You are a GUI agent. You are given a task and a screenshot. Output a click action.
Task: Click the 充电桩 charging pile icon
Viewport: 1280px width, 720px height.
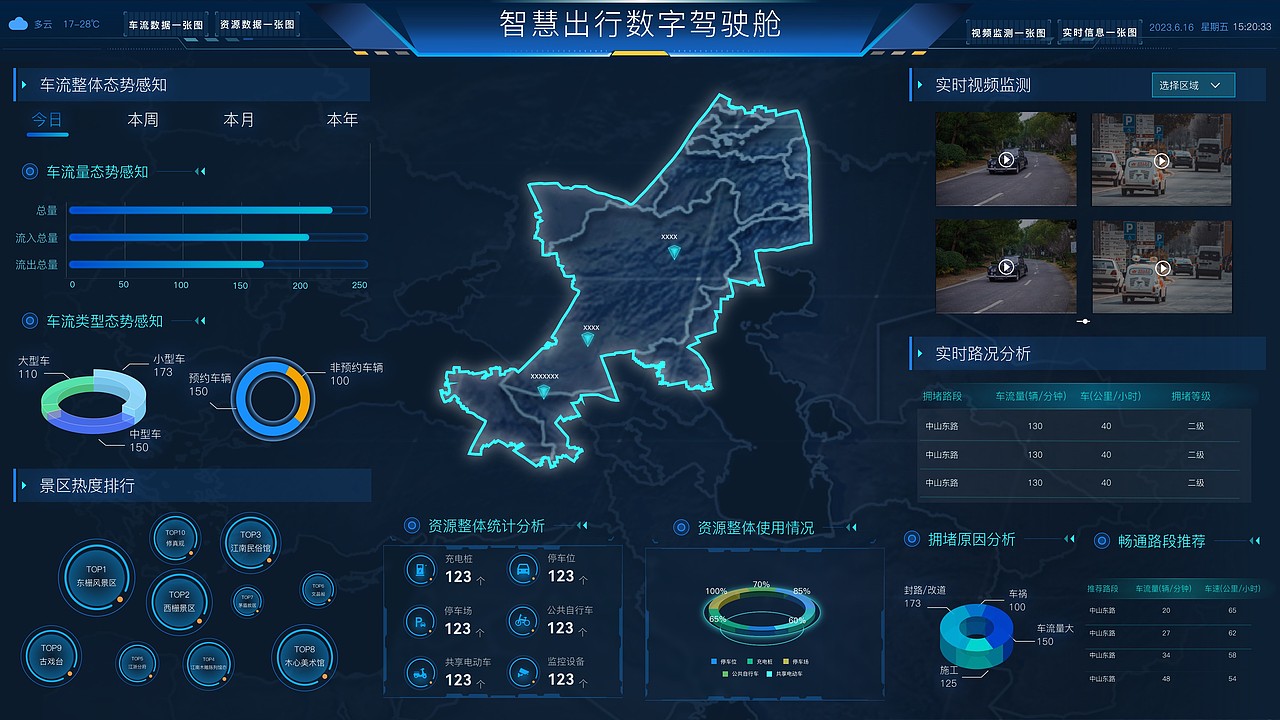[419, 569]
